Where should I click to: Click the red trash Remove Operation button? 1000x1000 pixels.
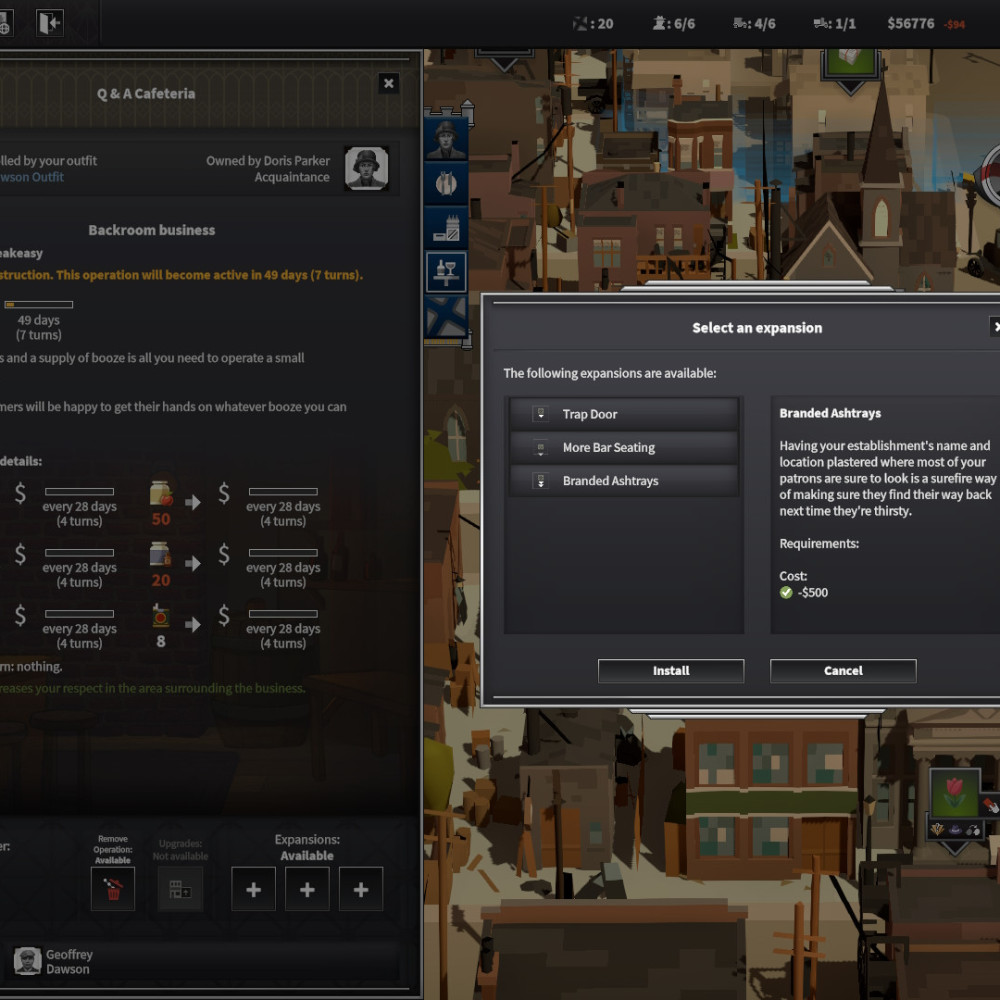click(112, 889)
